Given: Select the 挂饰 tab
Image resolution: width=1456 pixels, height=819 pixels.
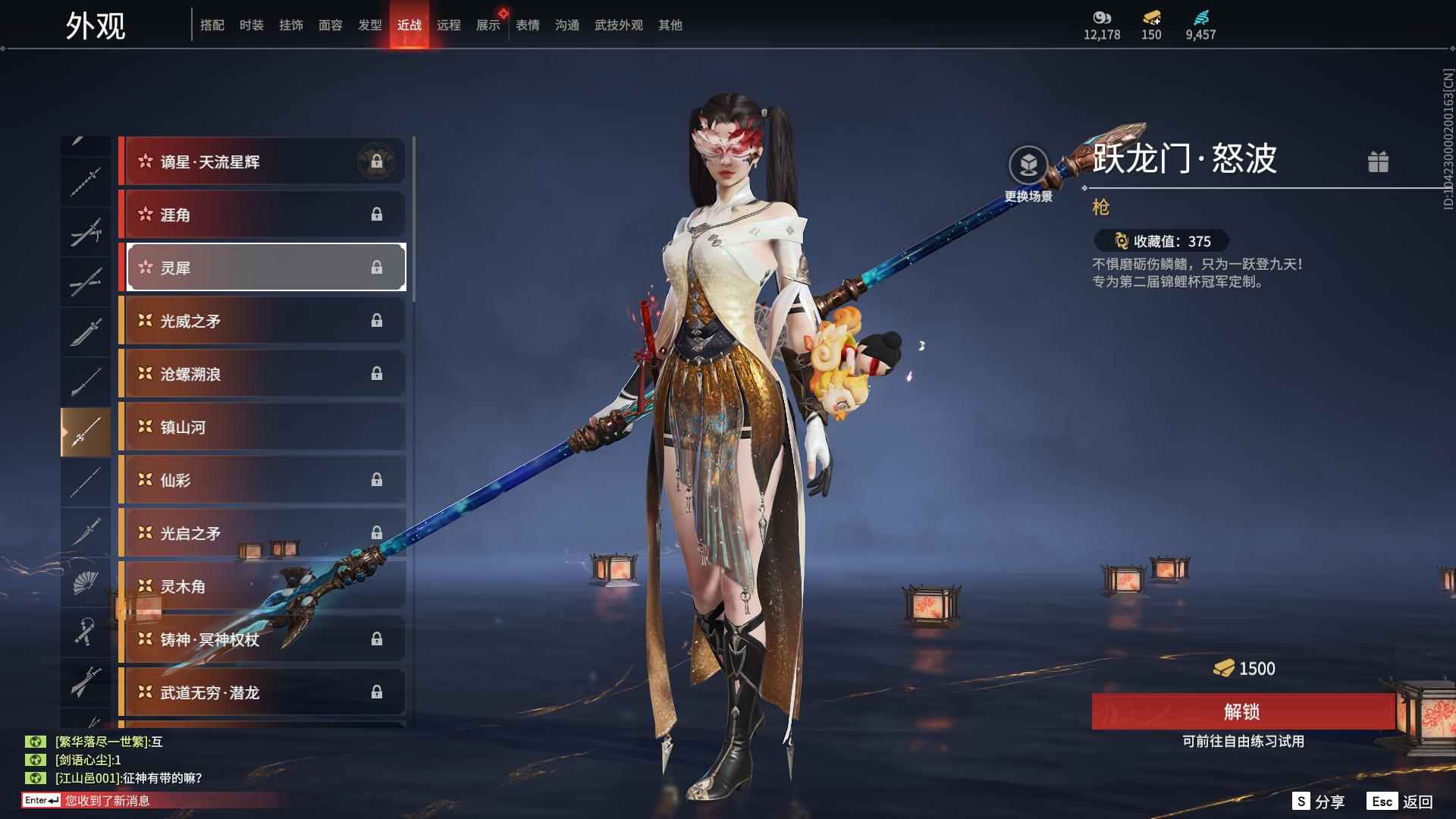Looking at the screenshot, I should pyautogui.click(x=290, y=25).
